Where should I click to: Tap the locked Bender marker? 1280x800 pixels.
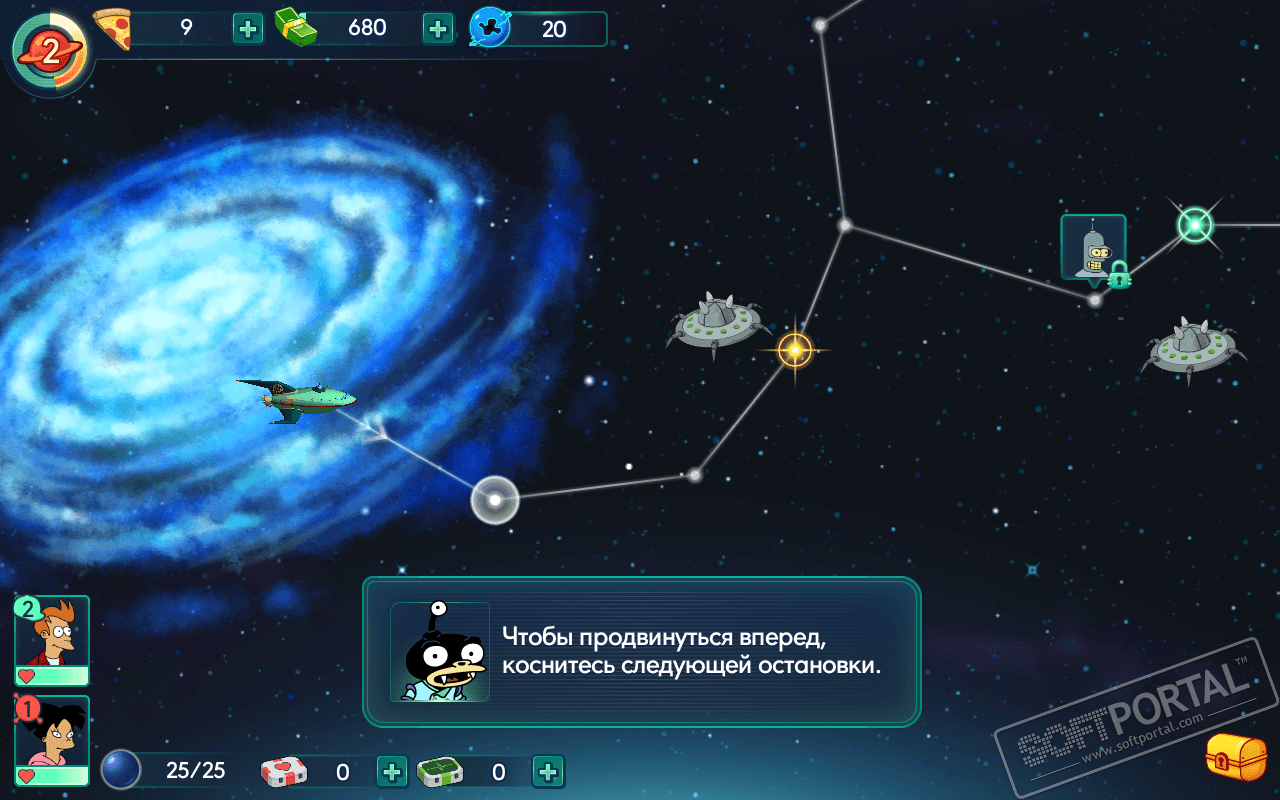tap(1093, 250)
